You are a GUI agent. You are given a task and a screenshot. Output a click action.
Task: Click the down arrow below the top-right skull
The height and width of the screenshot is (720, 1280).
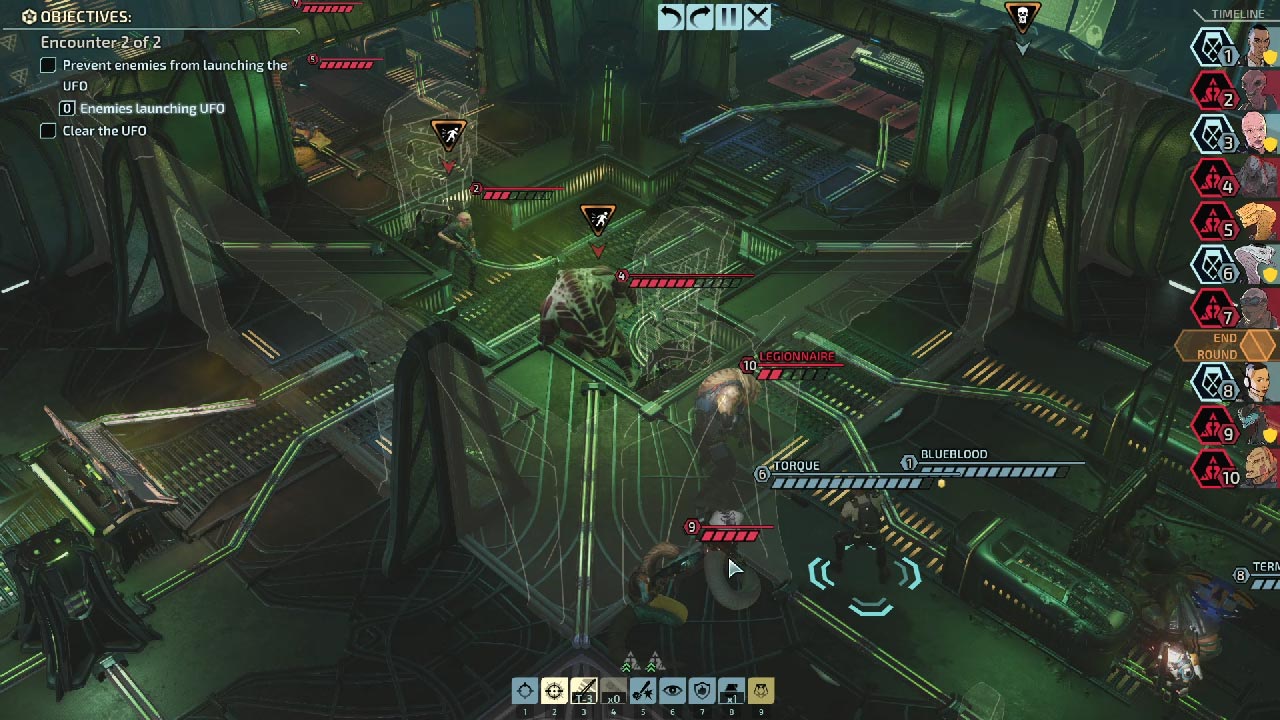pos(1022,45)
